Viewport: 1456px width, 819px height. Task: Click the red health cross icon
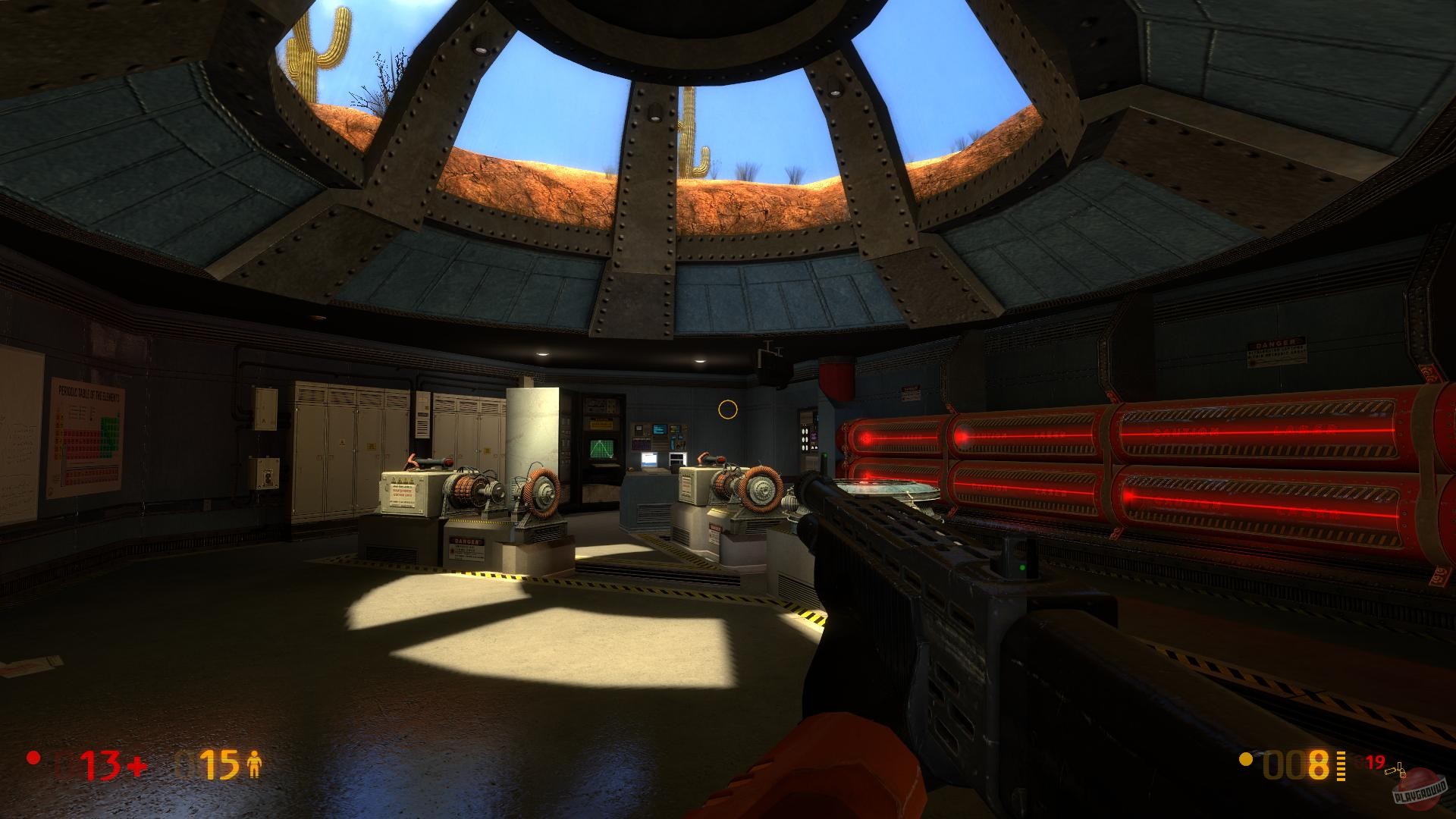[137, 767]
